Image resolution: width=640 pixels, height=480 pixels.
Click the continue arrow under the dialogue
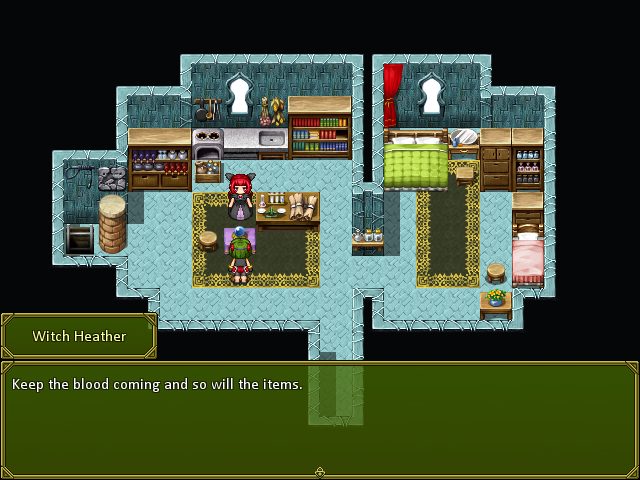pyautogui.click(x=320, y=472)
